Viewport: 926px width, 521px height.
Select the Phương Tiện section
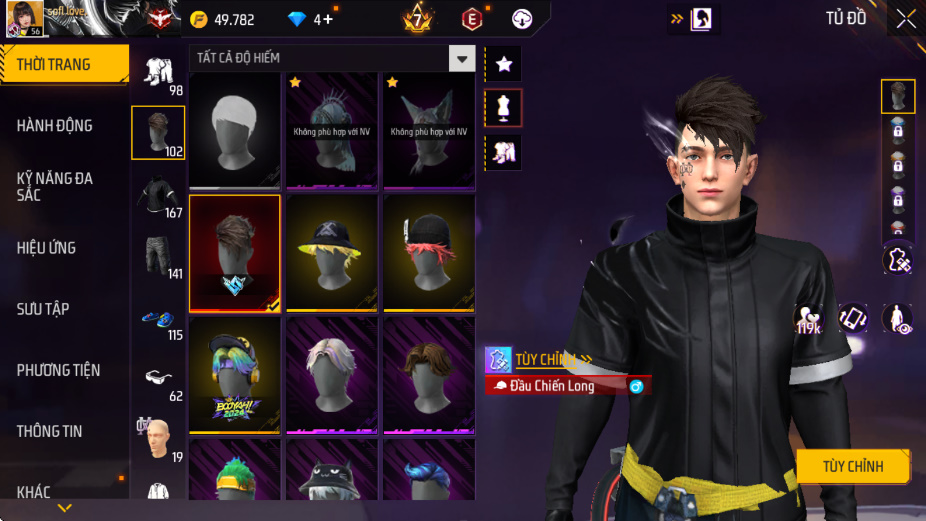(64, 370)
